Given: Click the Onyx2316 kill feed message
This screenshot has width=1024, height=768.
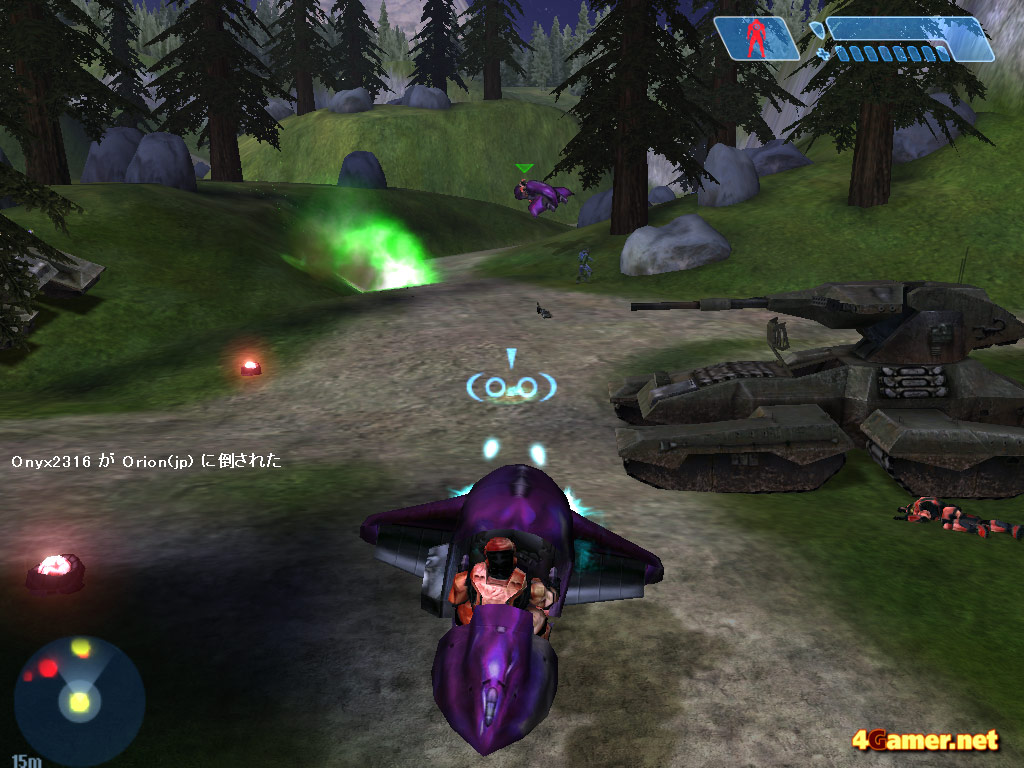Looking at the screenshot, I should pyautogui.click(x=147, y=462).
